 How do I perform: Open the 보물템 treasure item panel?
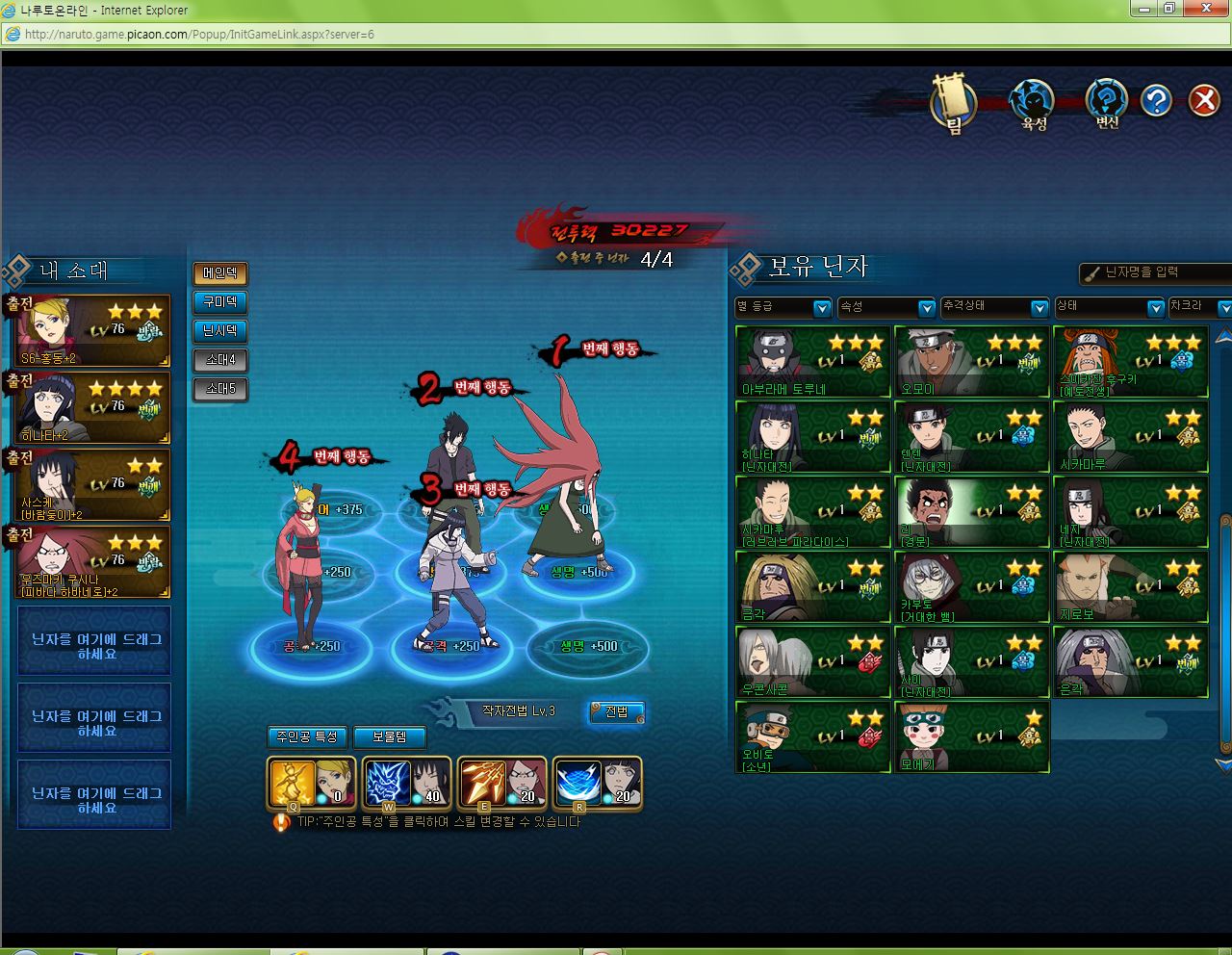pyautogui.click(x=389, y=736)
